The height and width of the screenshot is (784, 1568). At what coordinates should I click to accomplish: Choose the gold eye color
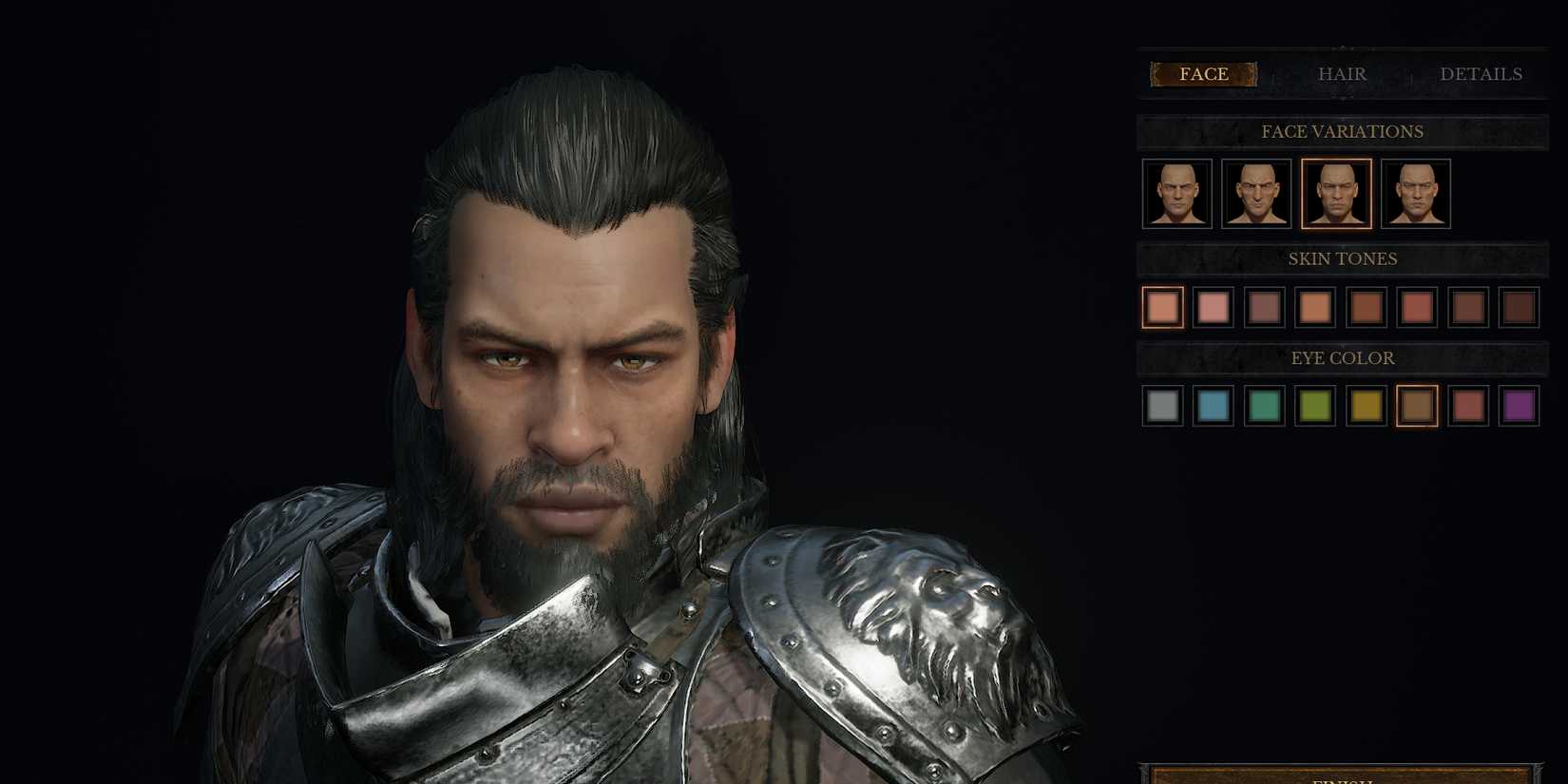tap(1366, 407)
